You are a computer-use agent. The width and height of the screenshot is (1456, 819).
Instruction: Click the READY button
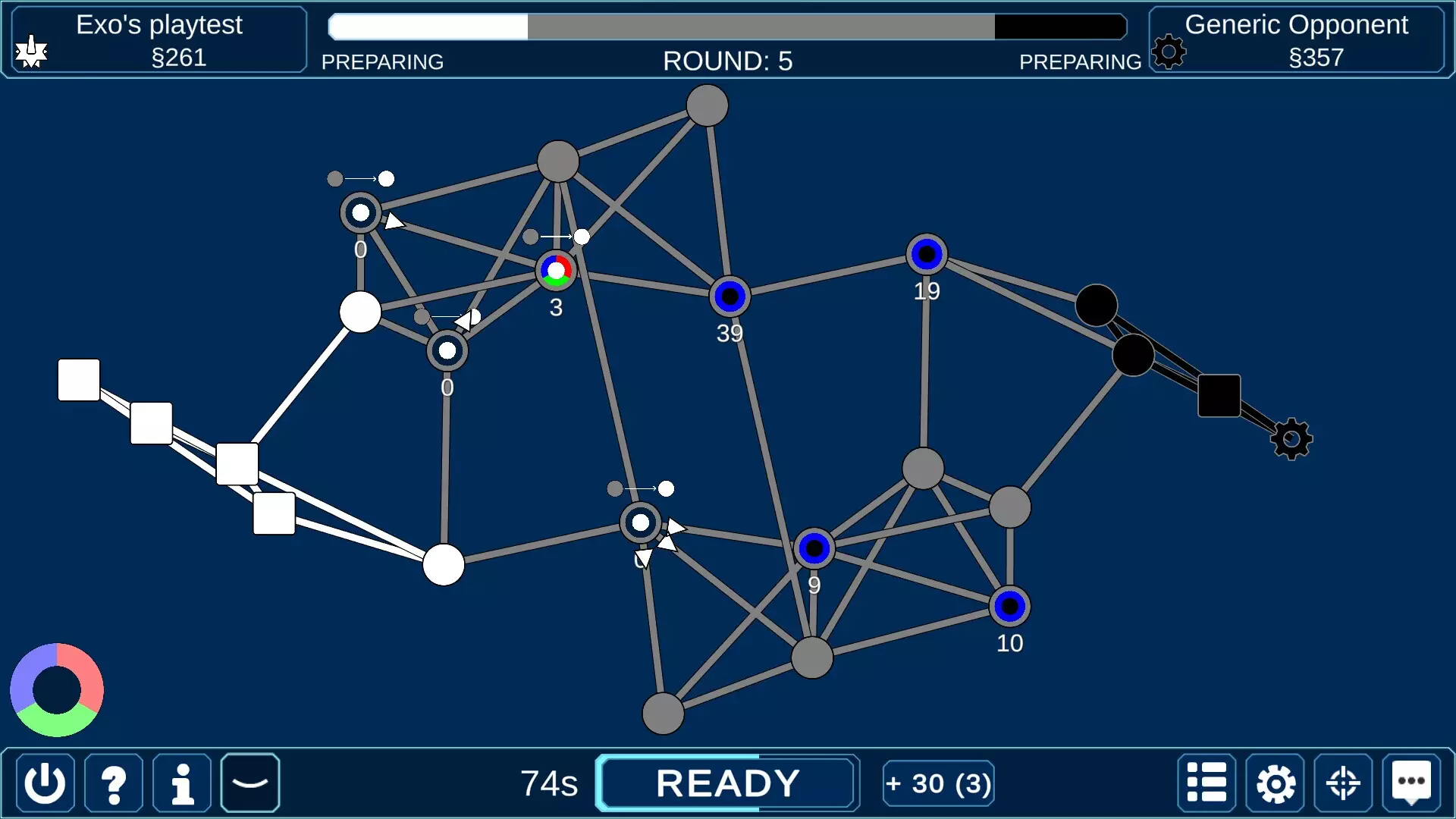(x=727, y=783)
